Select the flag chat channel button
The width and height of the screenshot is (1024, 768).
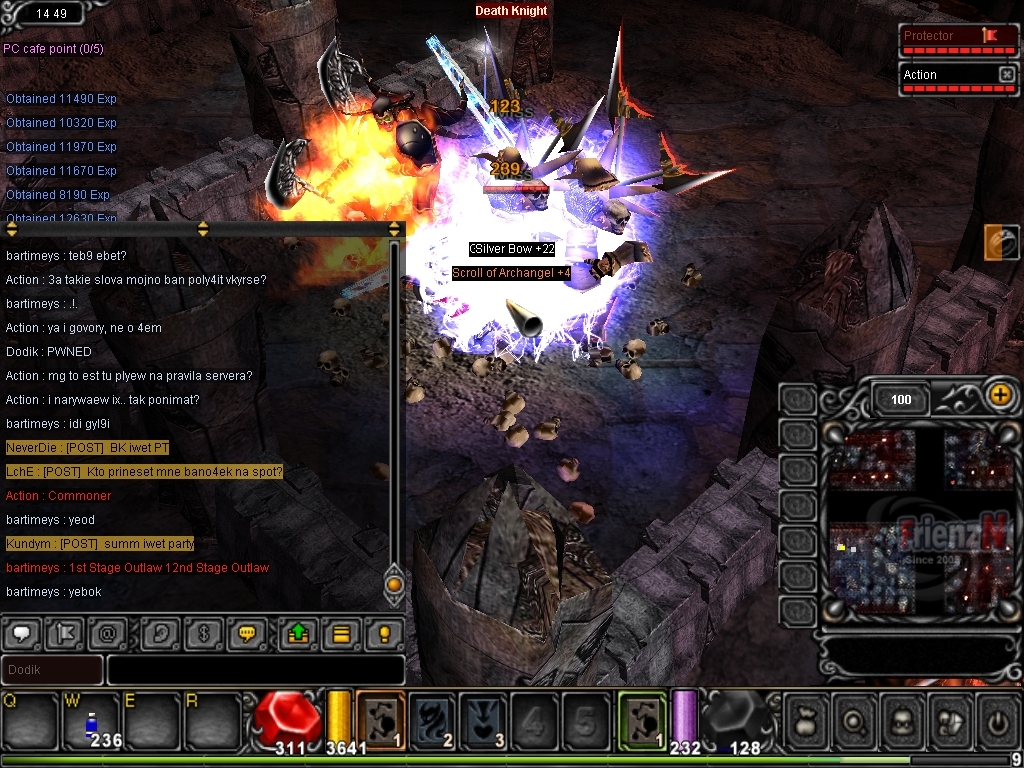(63, 633)
